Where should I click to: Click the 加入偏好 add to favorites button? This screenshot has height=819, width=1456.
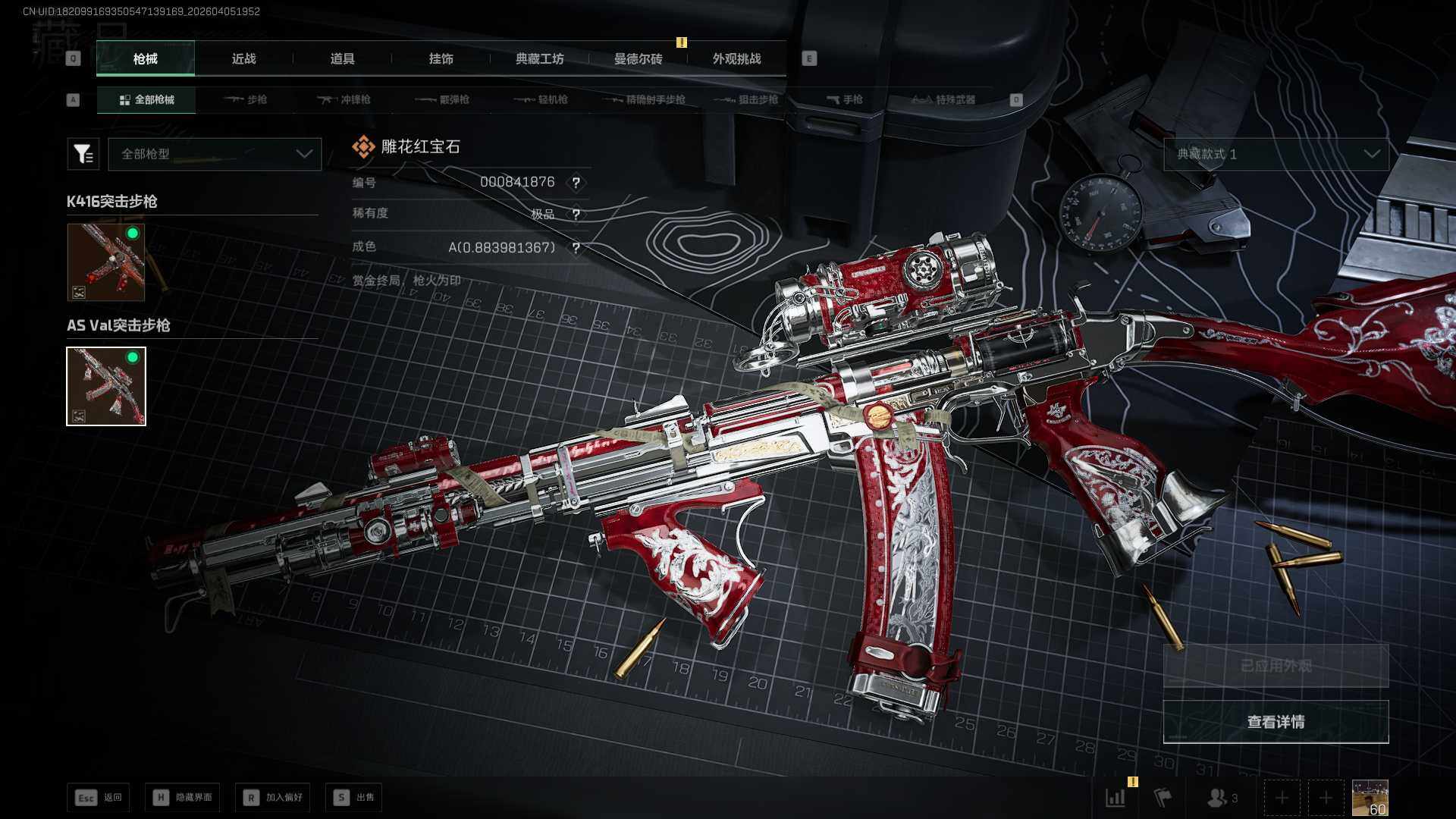(x=273, y=797)
